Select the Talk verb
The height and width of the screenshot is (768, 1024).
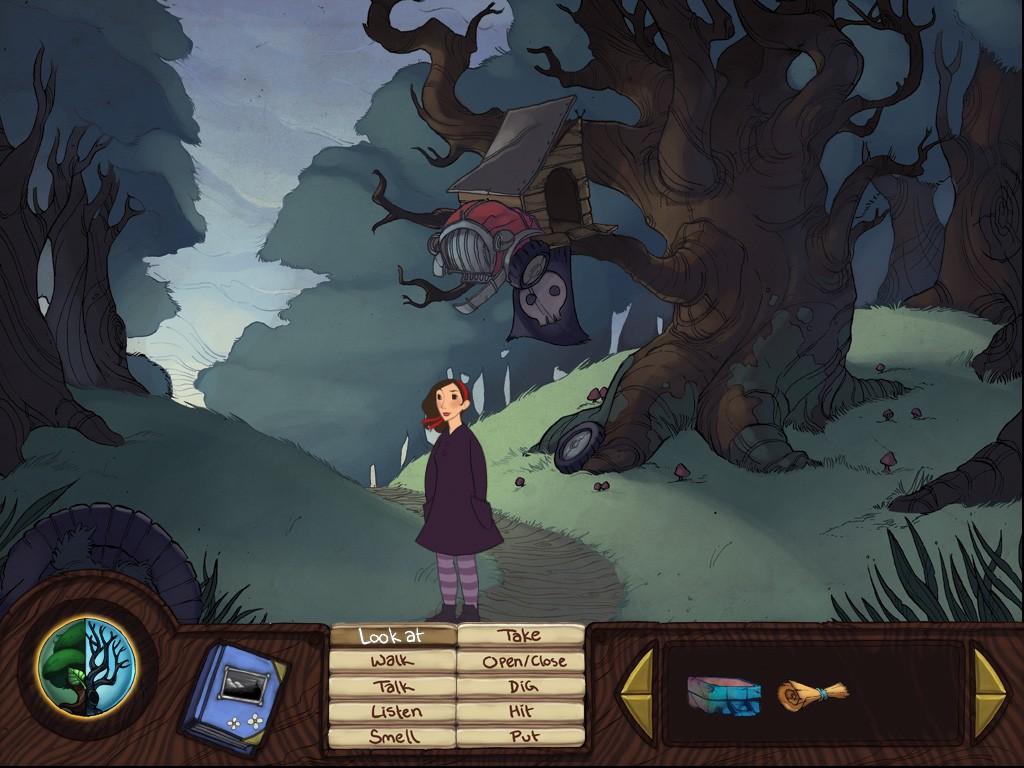pyautogui.click(x=393, y=687)
